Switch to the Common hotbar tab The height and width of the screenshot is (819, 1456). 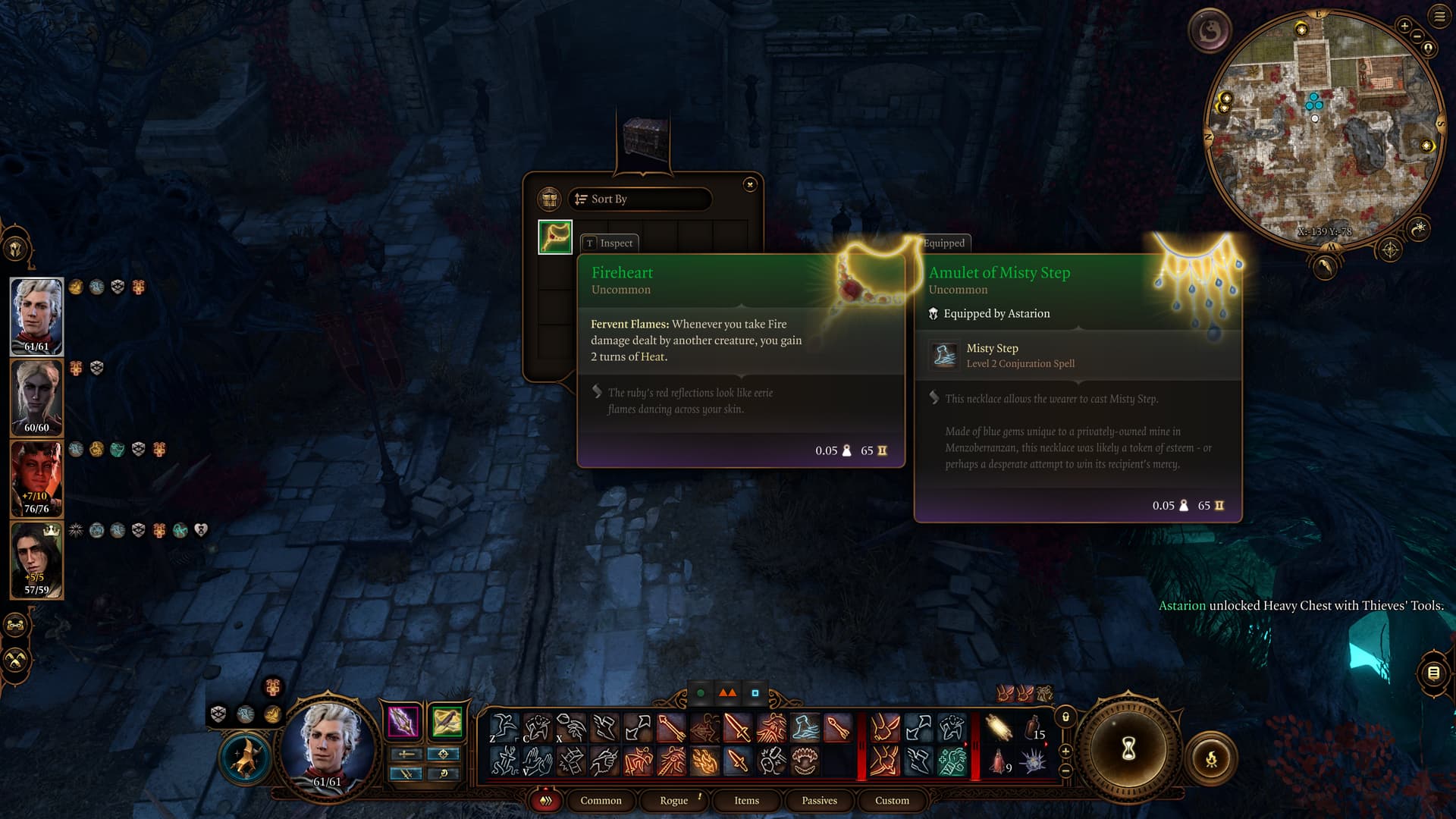[x=601, y=800]
